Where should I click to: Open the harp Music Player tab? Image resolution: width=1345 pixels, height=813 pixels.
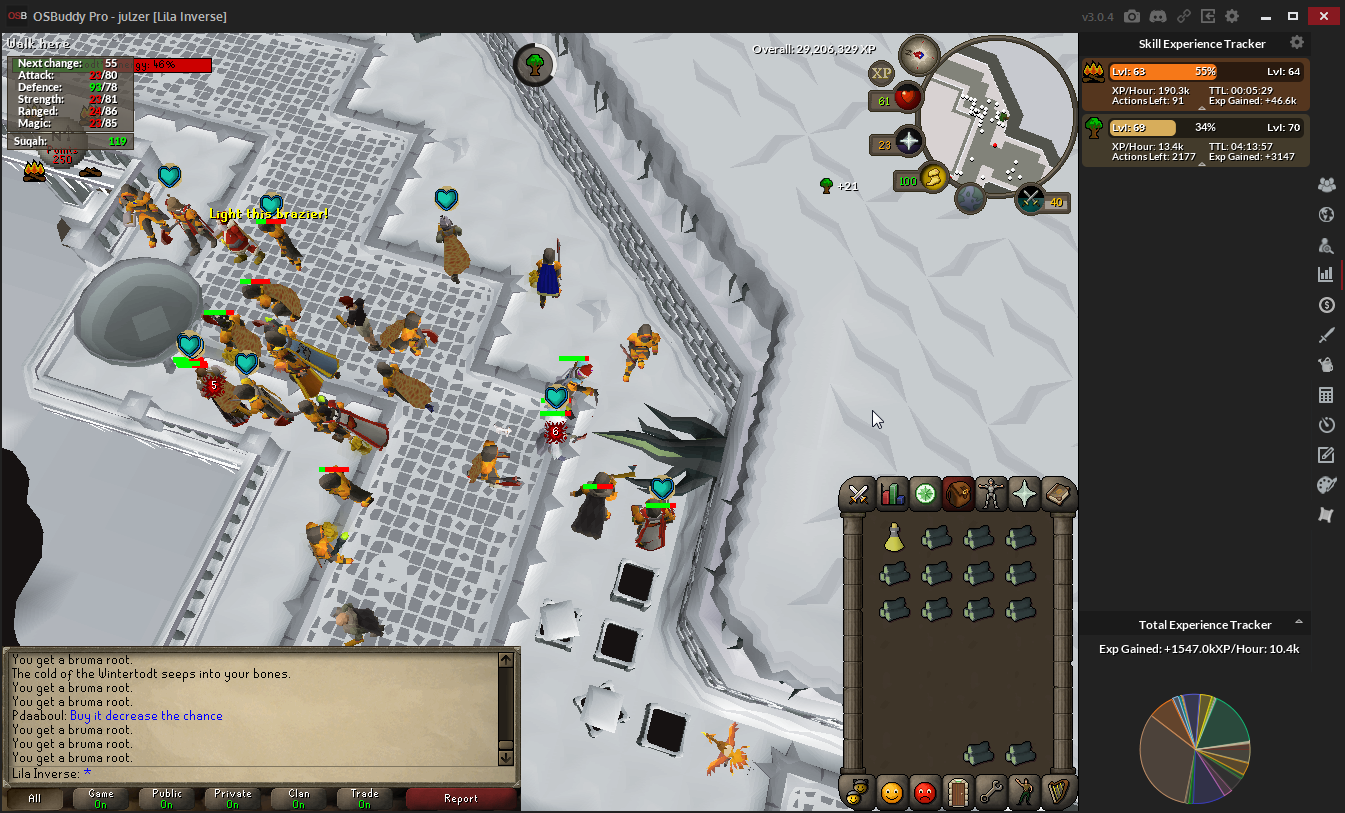pos(1058,793)
